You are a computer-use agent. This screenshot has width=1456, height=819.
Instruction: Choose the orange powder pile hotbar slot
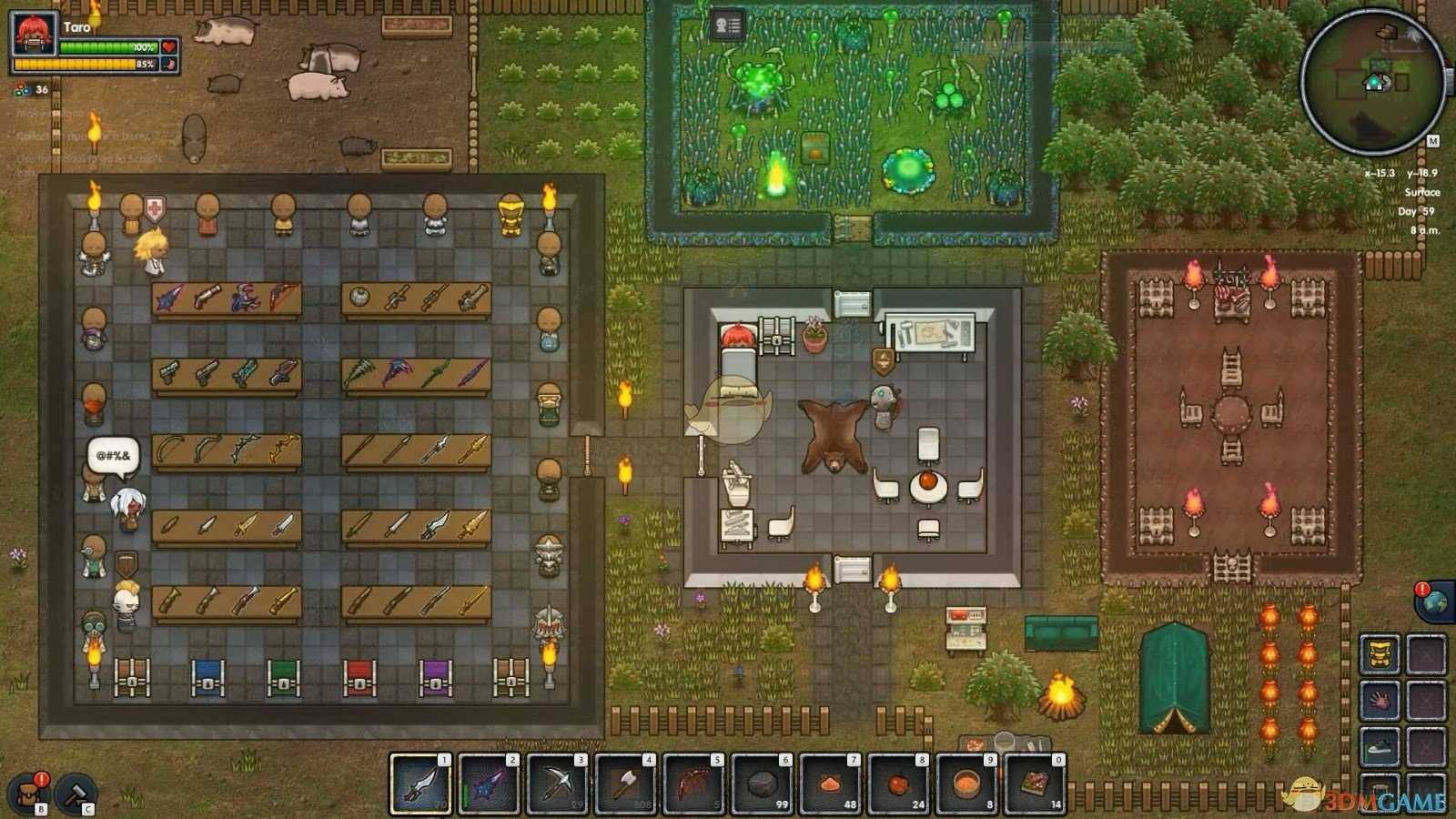coord(829,784)
